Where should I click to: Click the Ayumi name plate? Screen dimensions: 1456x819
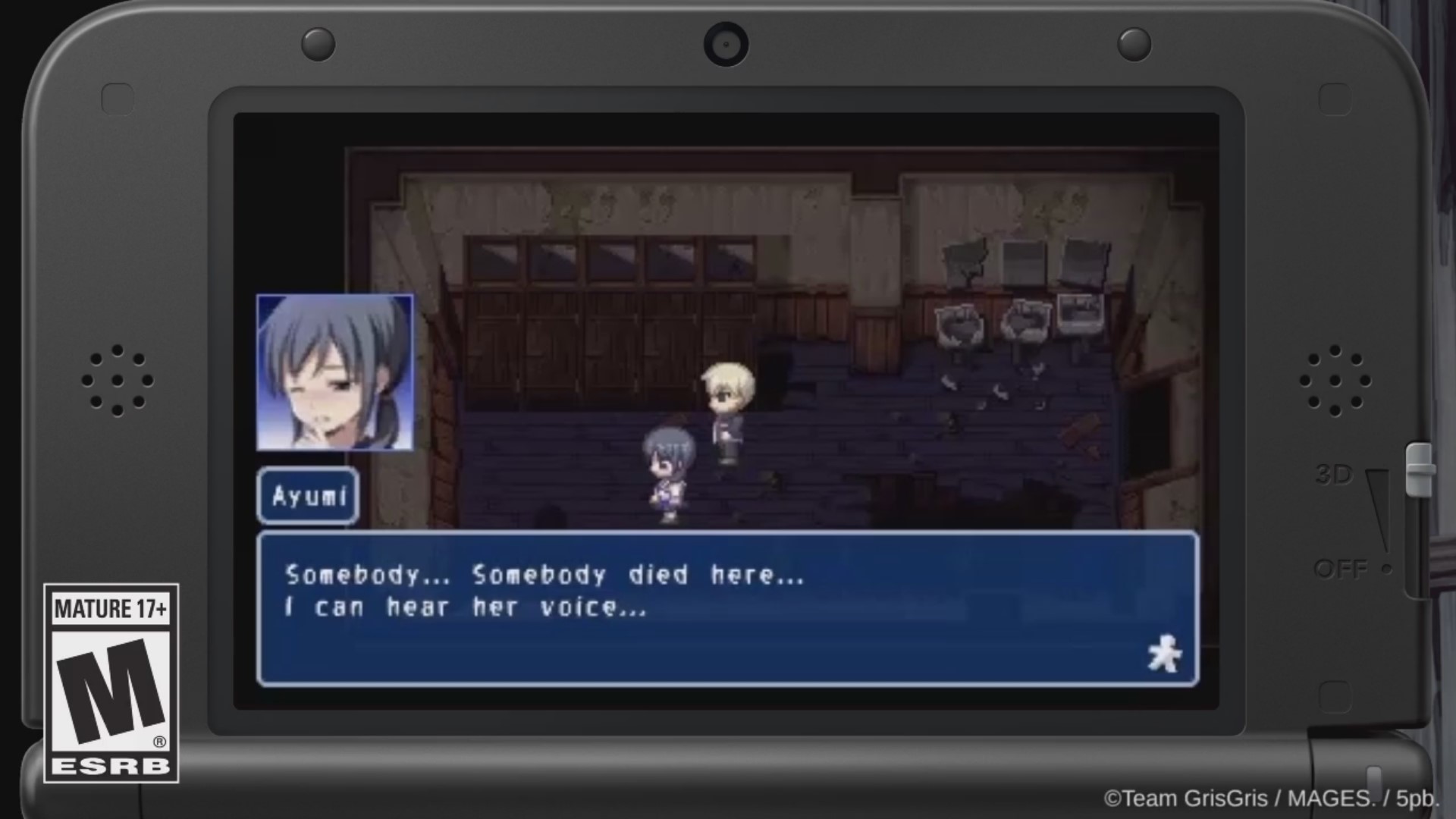(306, 497)
